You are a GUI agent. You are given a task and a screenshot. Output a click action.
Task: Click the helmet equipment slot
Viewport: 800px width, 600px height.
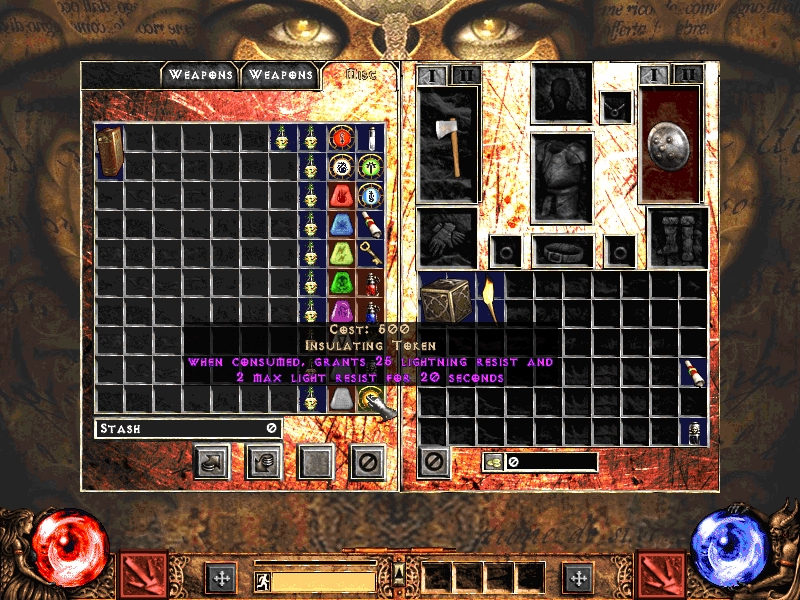[562, 93]
